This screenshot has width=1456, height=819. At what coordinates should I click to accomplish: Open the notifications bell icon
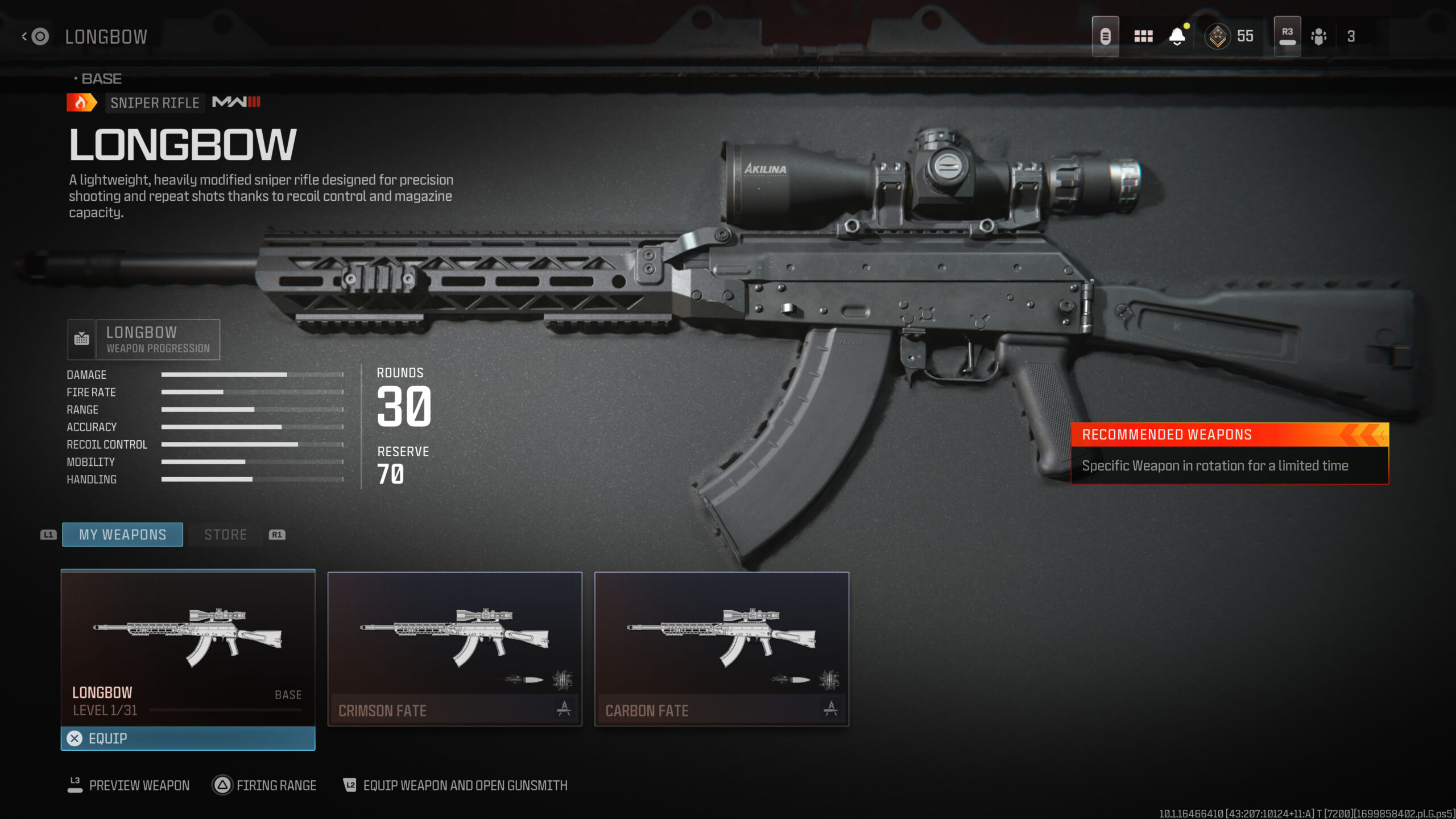coord(1177,35)
